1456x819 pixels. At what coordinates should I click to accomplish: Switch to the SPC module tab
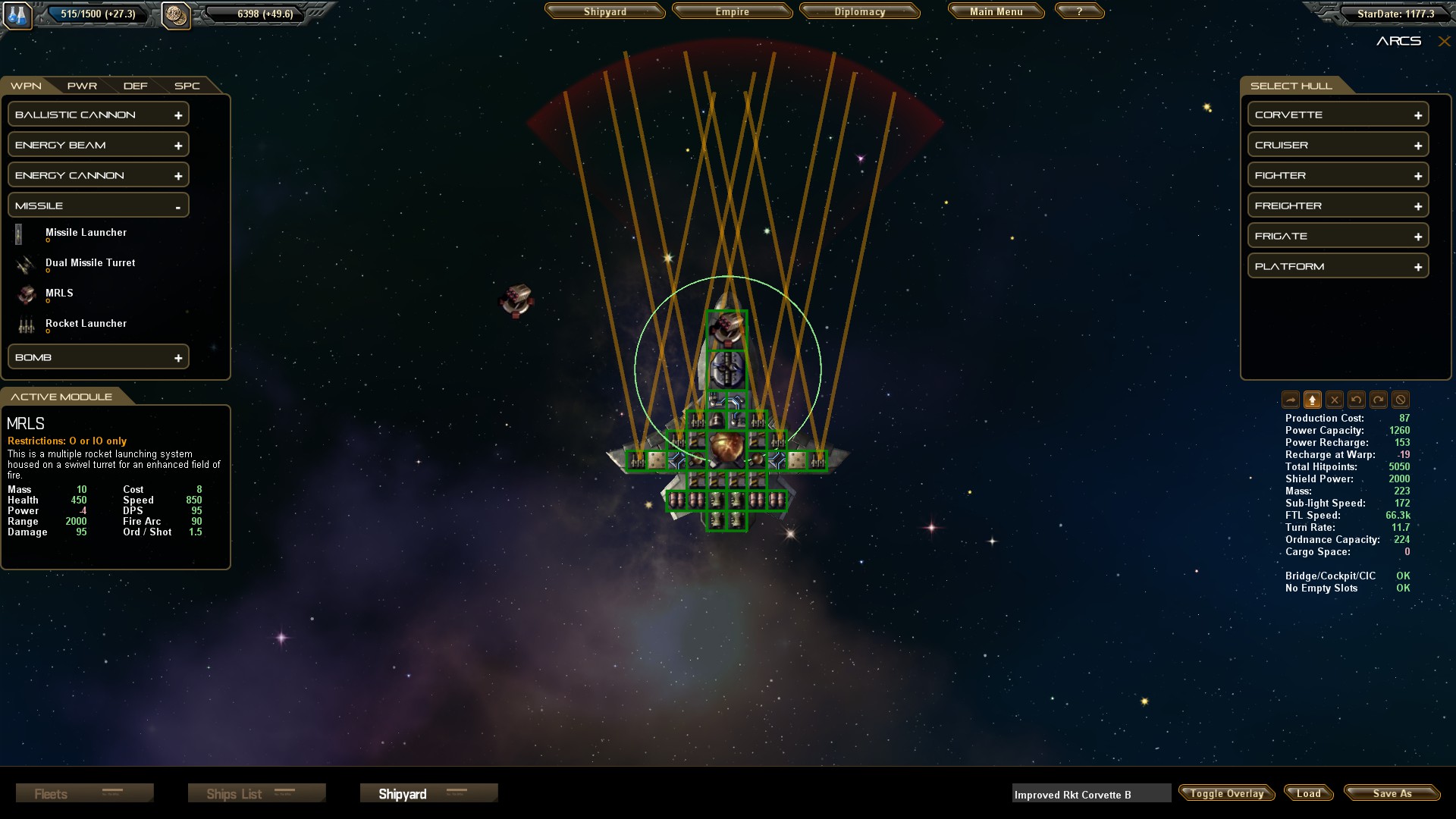click(187, 86)
